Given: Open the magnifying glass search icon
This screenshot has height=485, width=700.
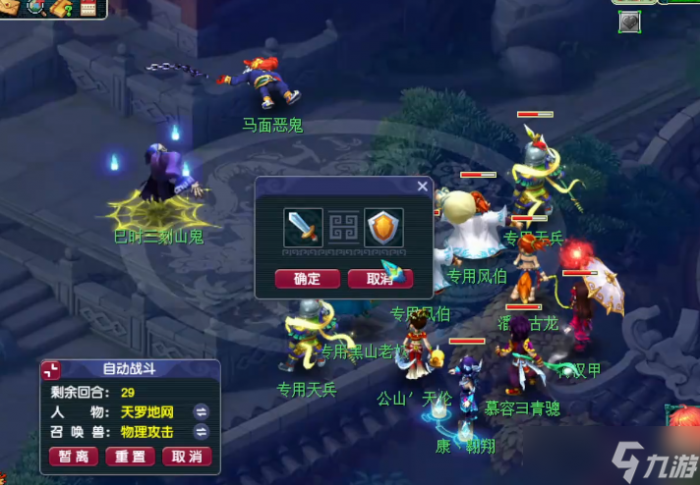Looking at the screenshot, I should click(x=37, y=8).
